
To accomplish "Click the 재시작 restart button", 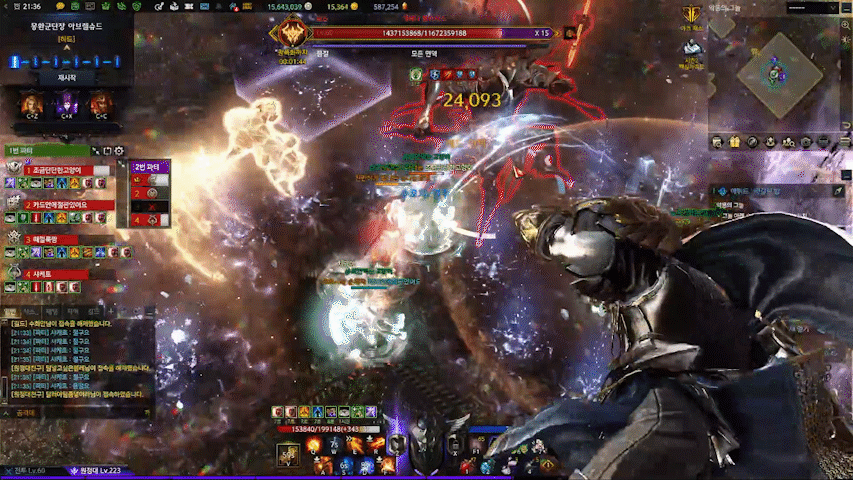I will tap(66, 77).
